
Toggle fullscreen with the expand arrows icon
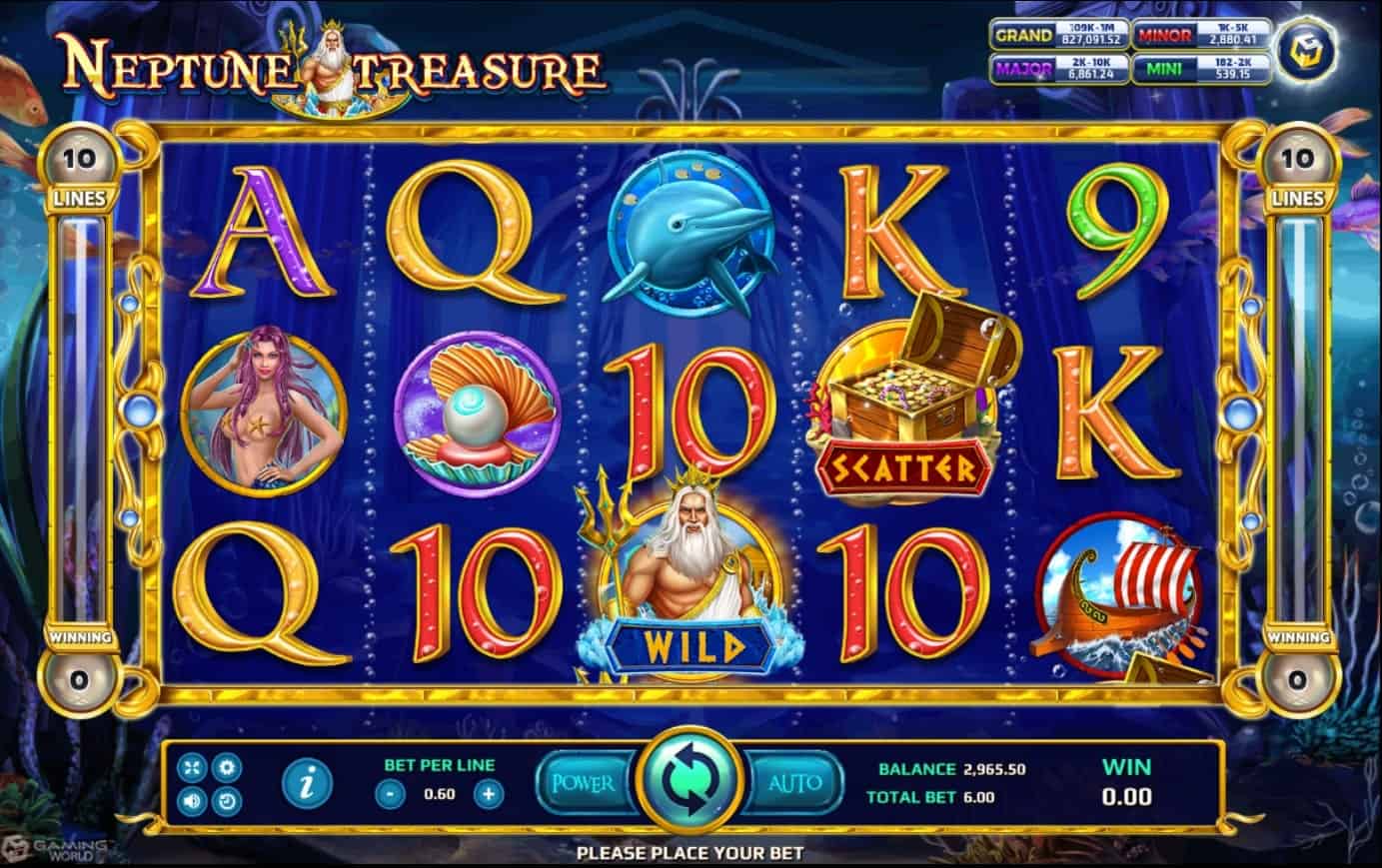point(192,767)
